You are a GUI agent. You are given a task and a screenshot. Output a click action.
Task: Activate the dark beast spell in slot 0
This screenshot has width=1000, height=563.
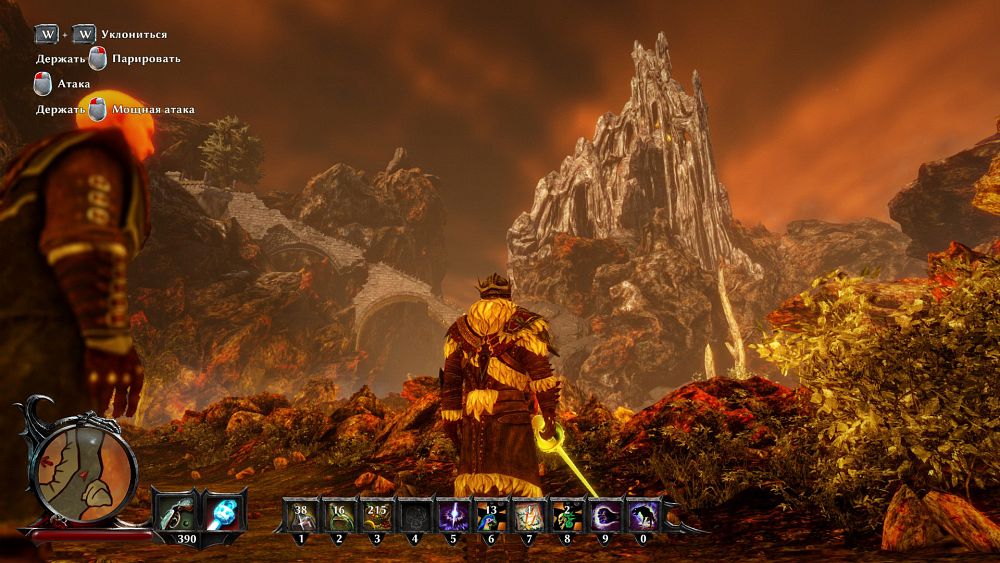(641, 516)
